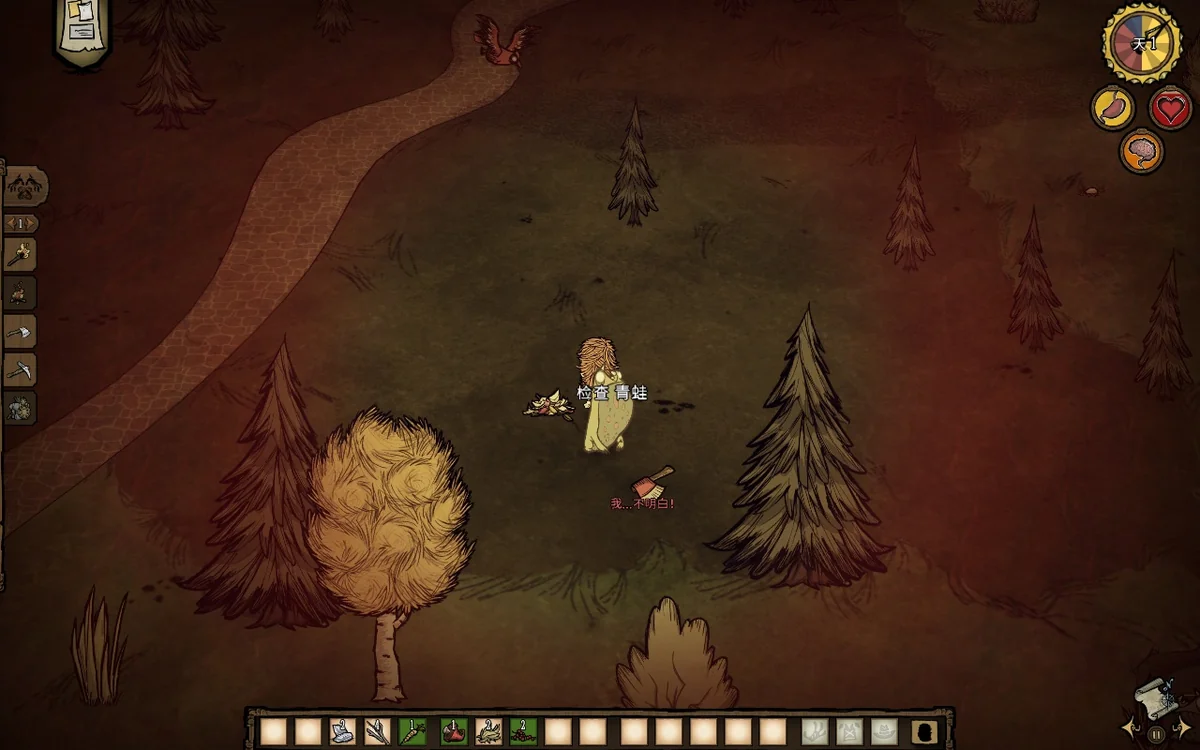
Task: Select the torch crafting recipe
Action: [x=19, y=254]
